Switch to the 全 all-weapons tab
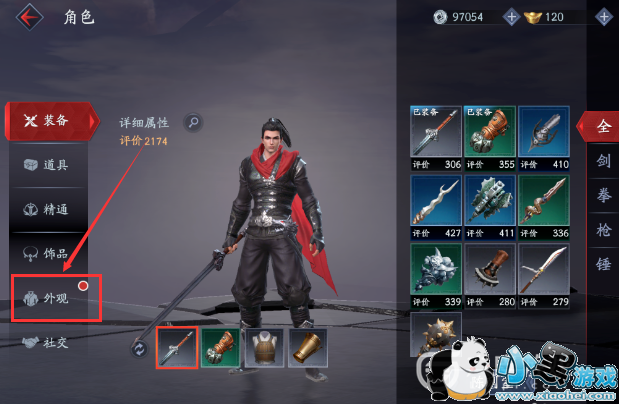This screenshot has height=404, width=619. tap(603, 127)
